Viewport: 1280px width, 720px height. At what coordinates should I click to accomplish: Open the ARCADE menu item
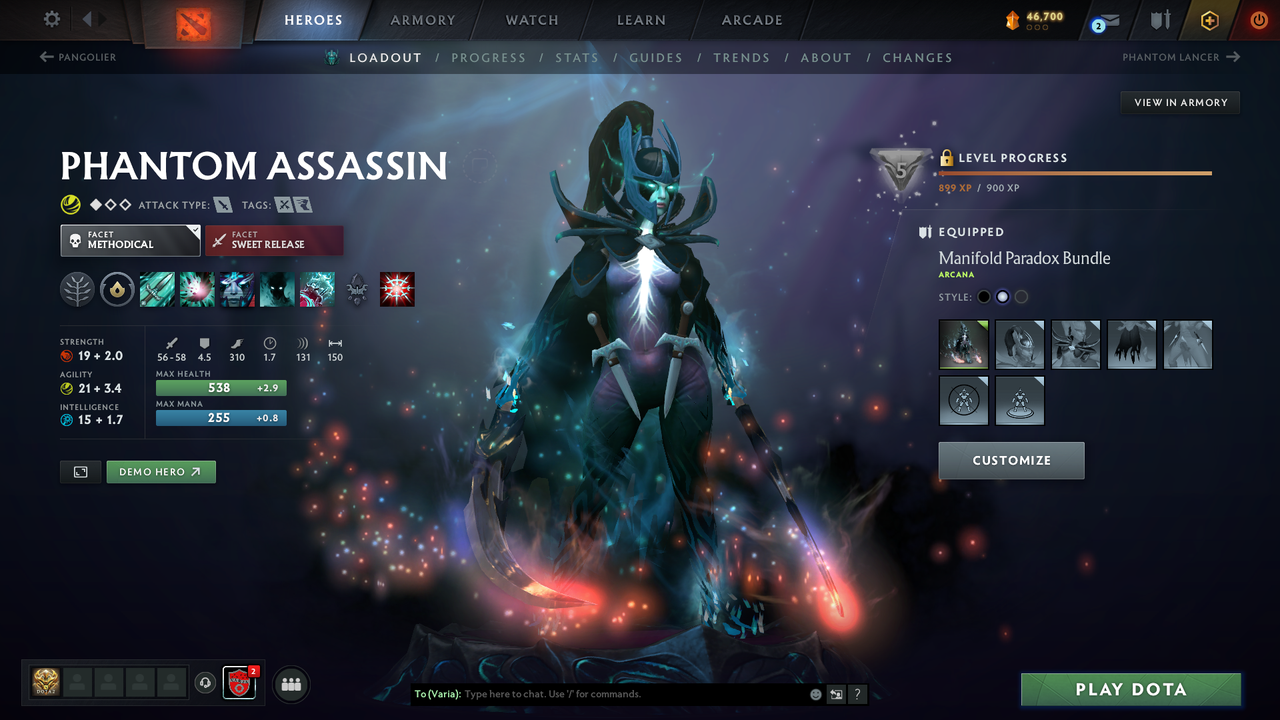pos(751,20)
